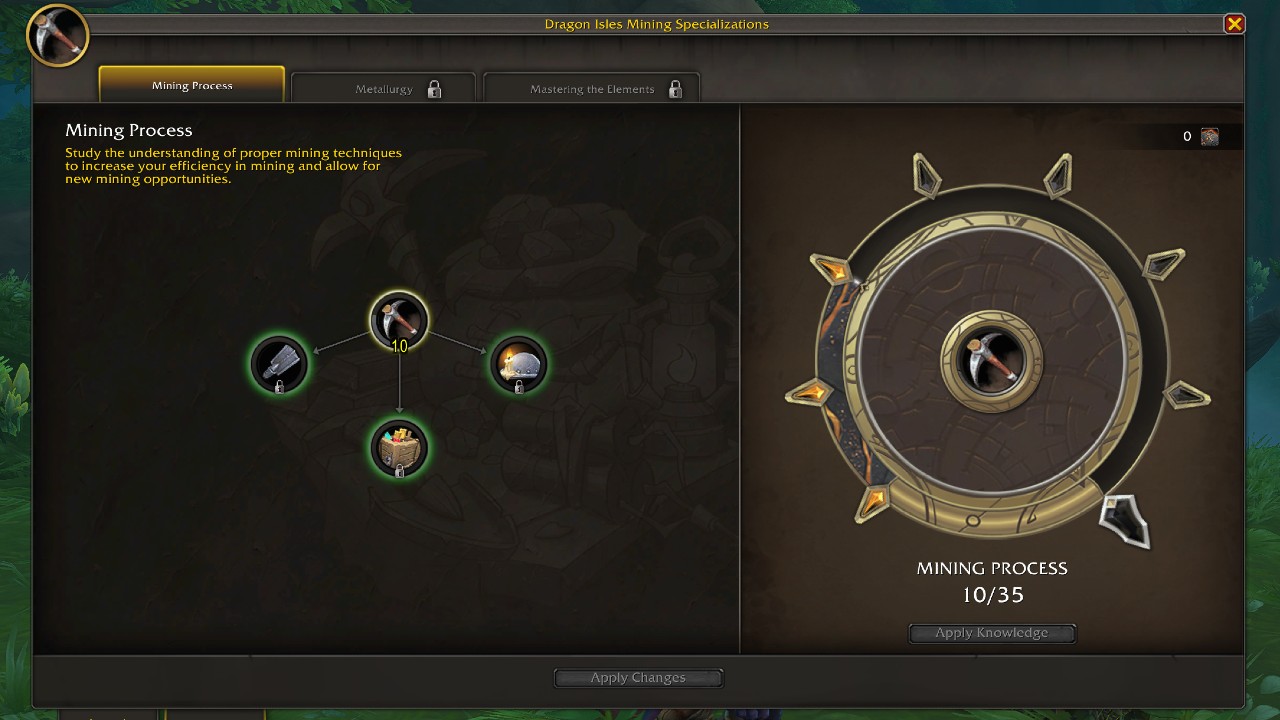The image size is (1280, 720).
Task: Click the locked ore chisel node on the left
Action: 280,365
